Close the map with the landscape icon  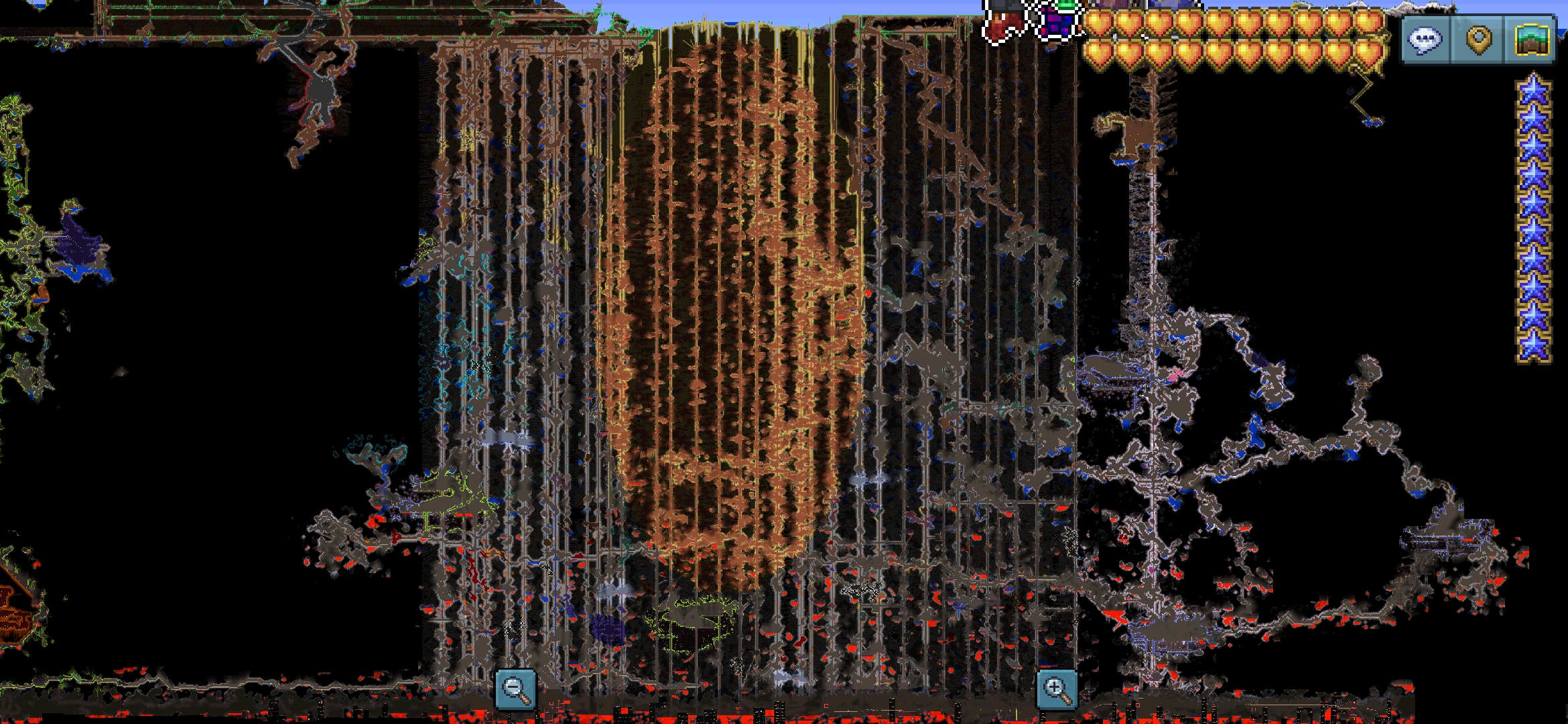1531,40
